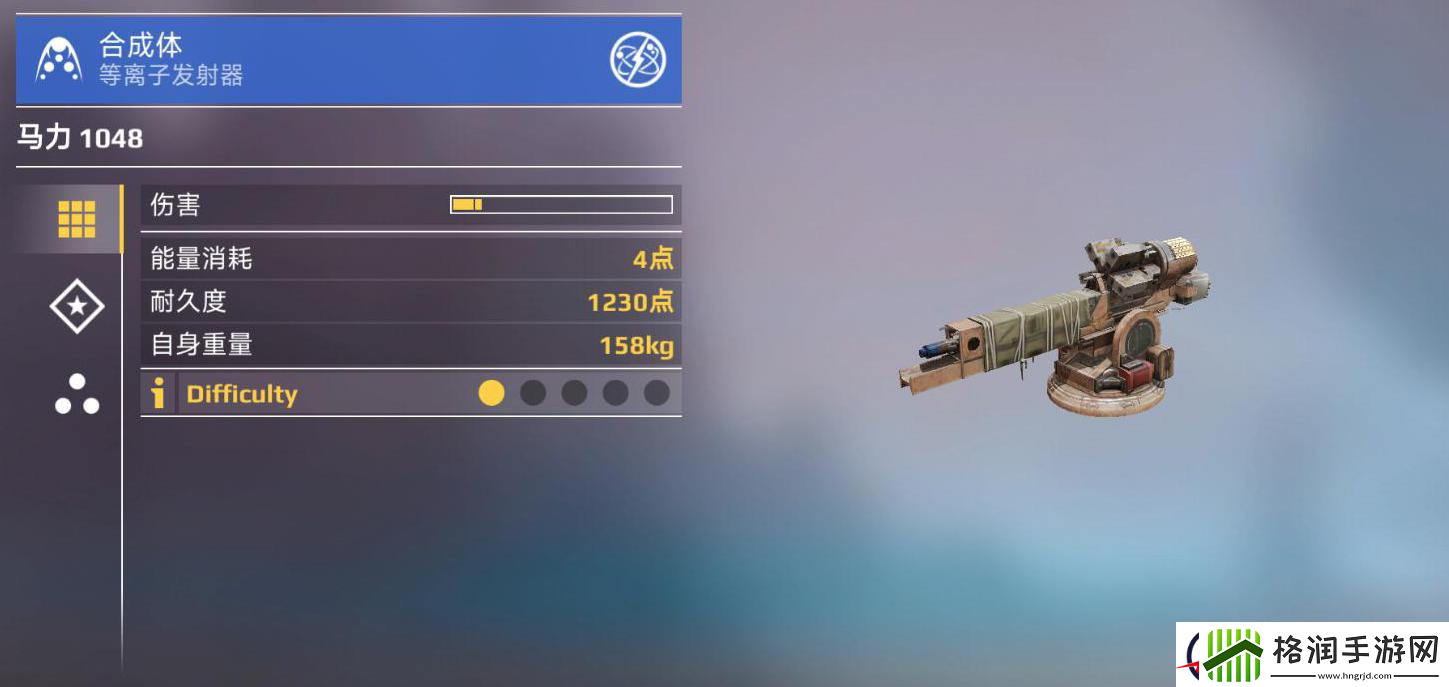The height and width of the screenshot is (687, 1449).
Task: Click the Difficulty info icon
Action: (x=158, y=393)
